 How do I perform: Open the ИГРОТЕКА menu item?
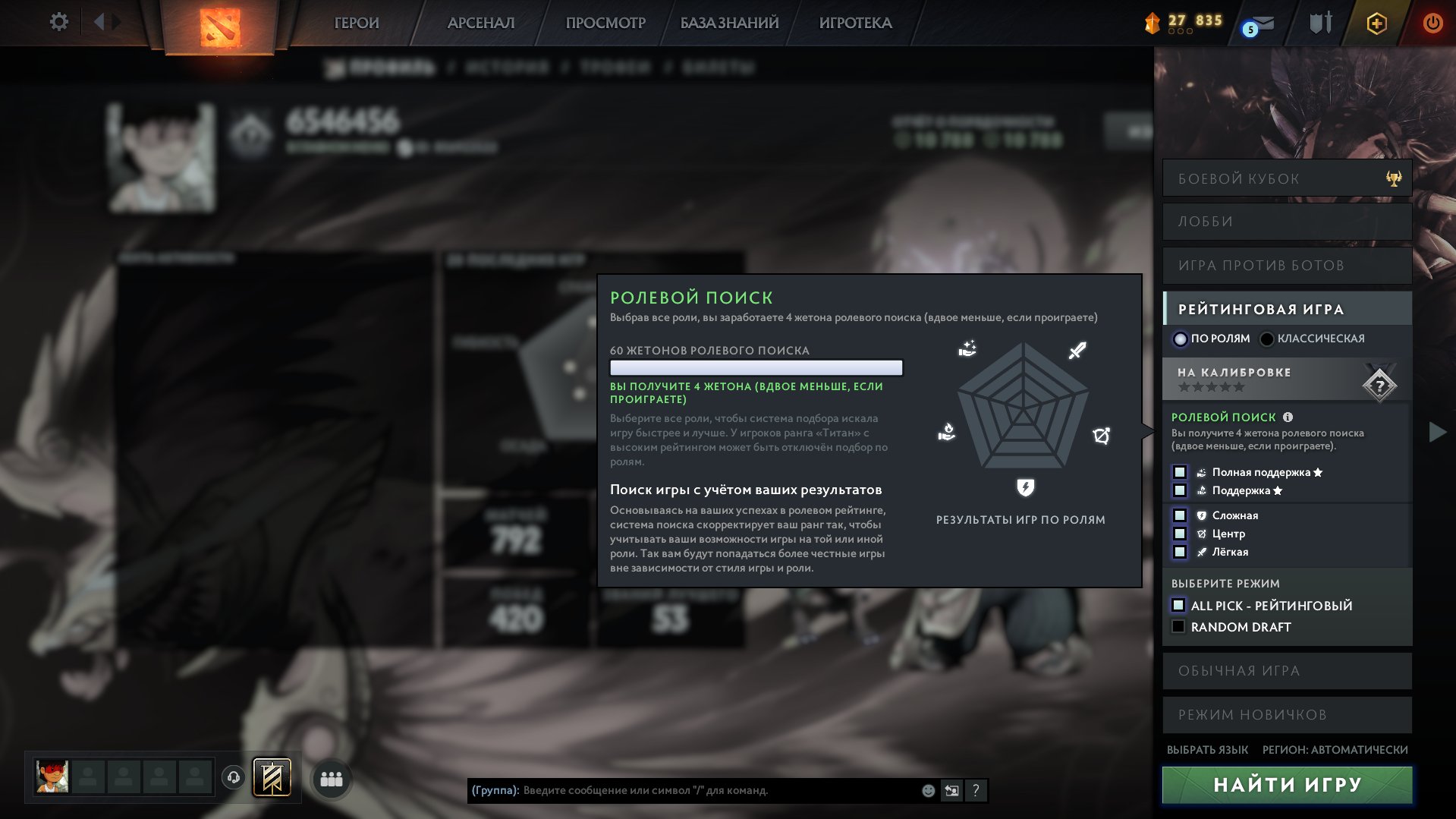857,23
